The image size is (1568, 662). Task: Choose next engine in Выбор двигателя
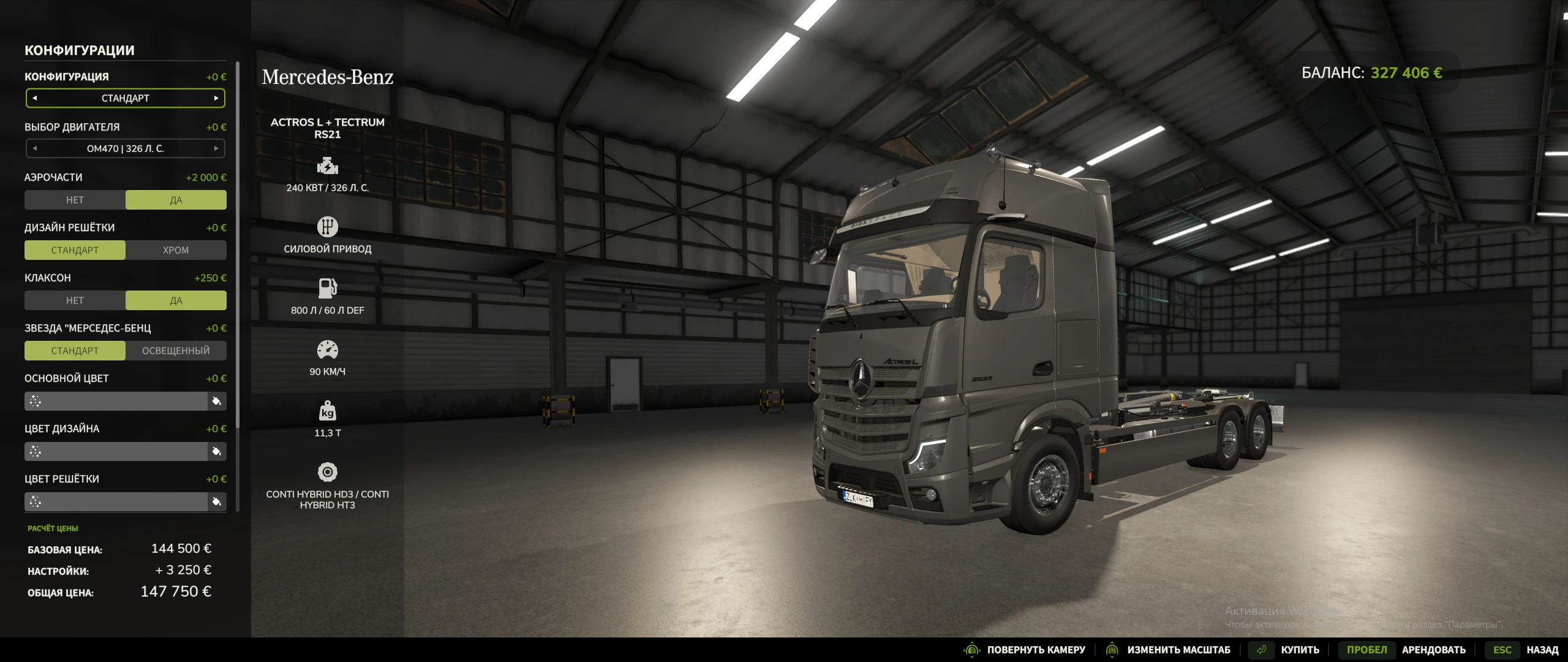click(216, 148)
